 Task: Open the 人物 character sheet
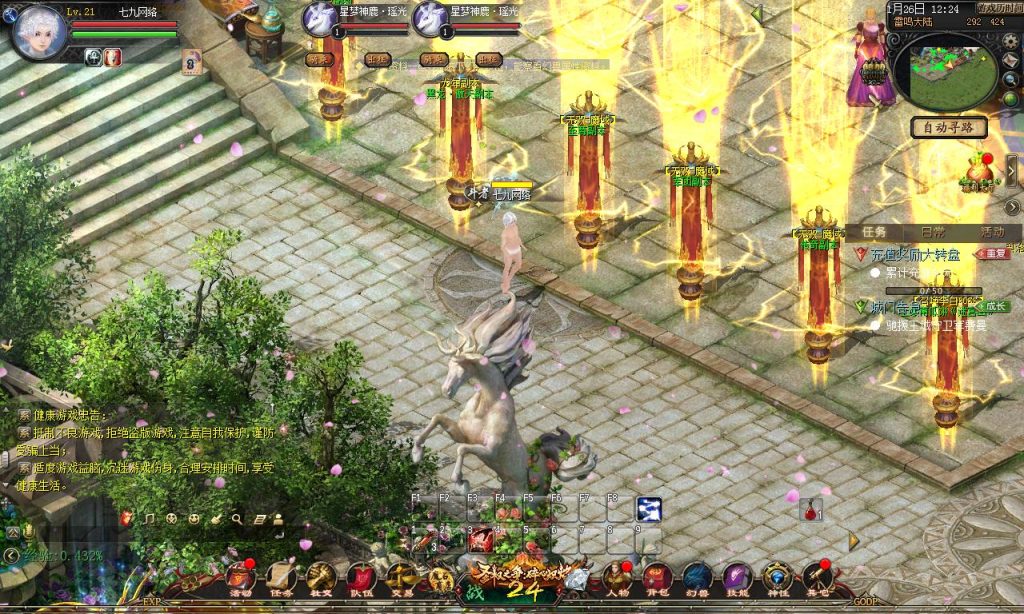tap(616, 578)
